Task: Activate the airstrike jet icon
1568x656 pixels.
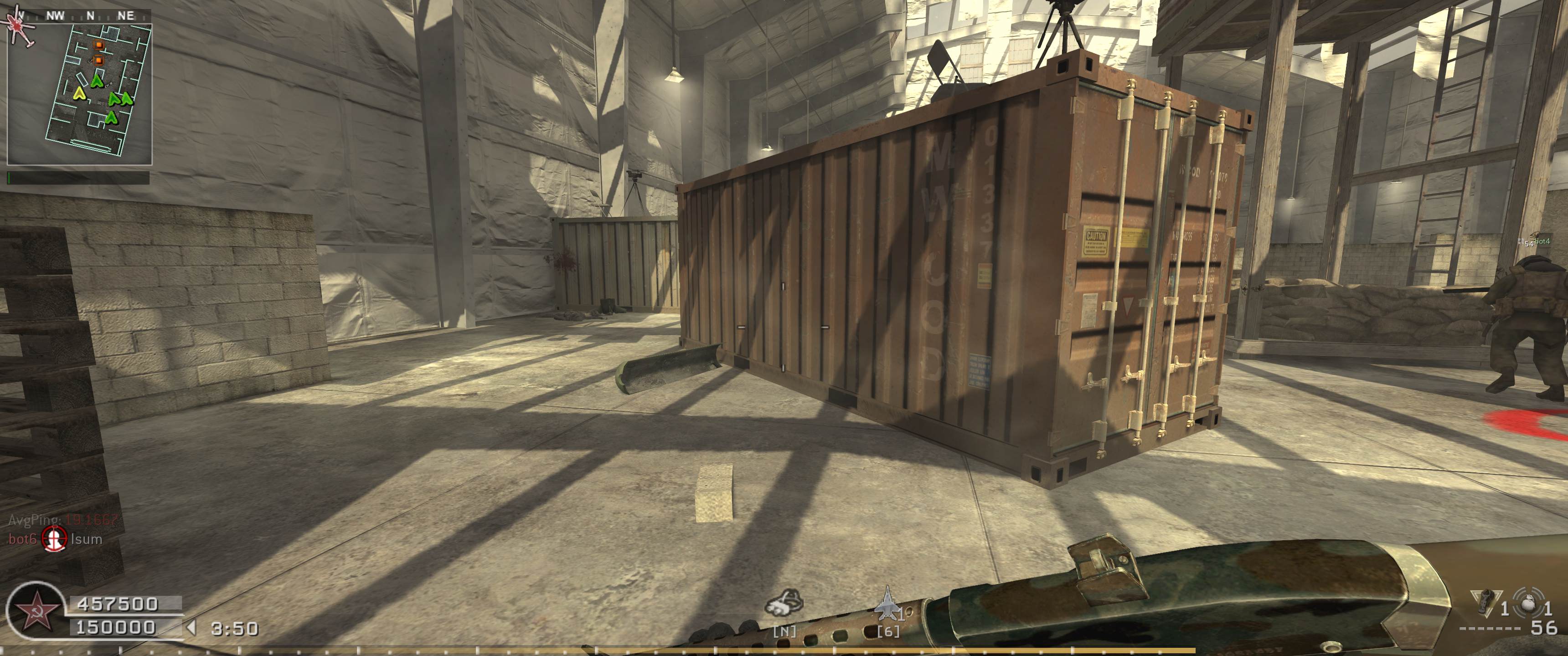Action: 888,608
